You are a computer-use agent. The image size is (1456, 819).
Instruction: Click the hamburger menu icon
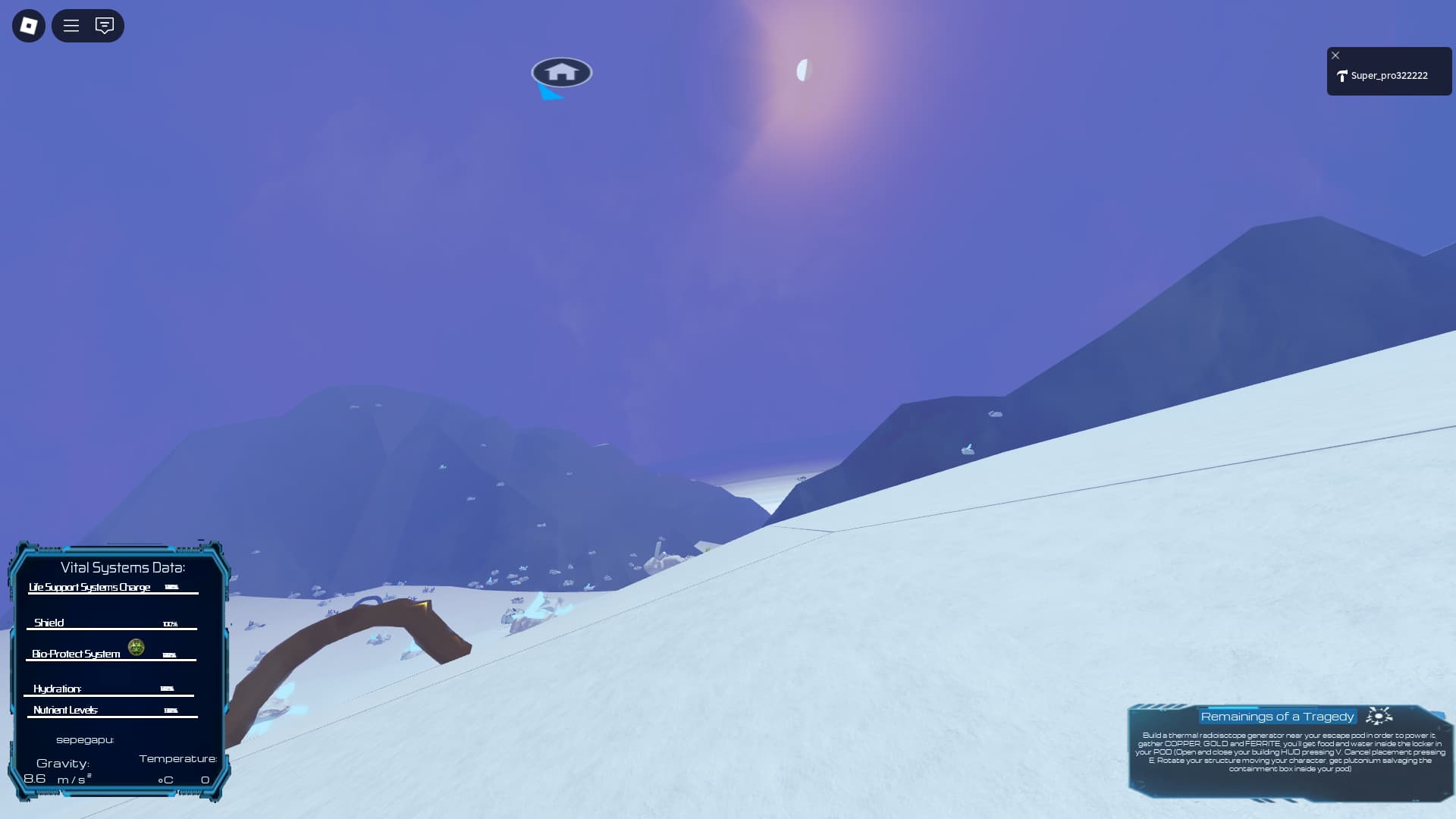click(71, 25)
